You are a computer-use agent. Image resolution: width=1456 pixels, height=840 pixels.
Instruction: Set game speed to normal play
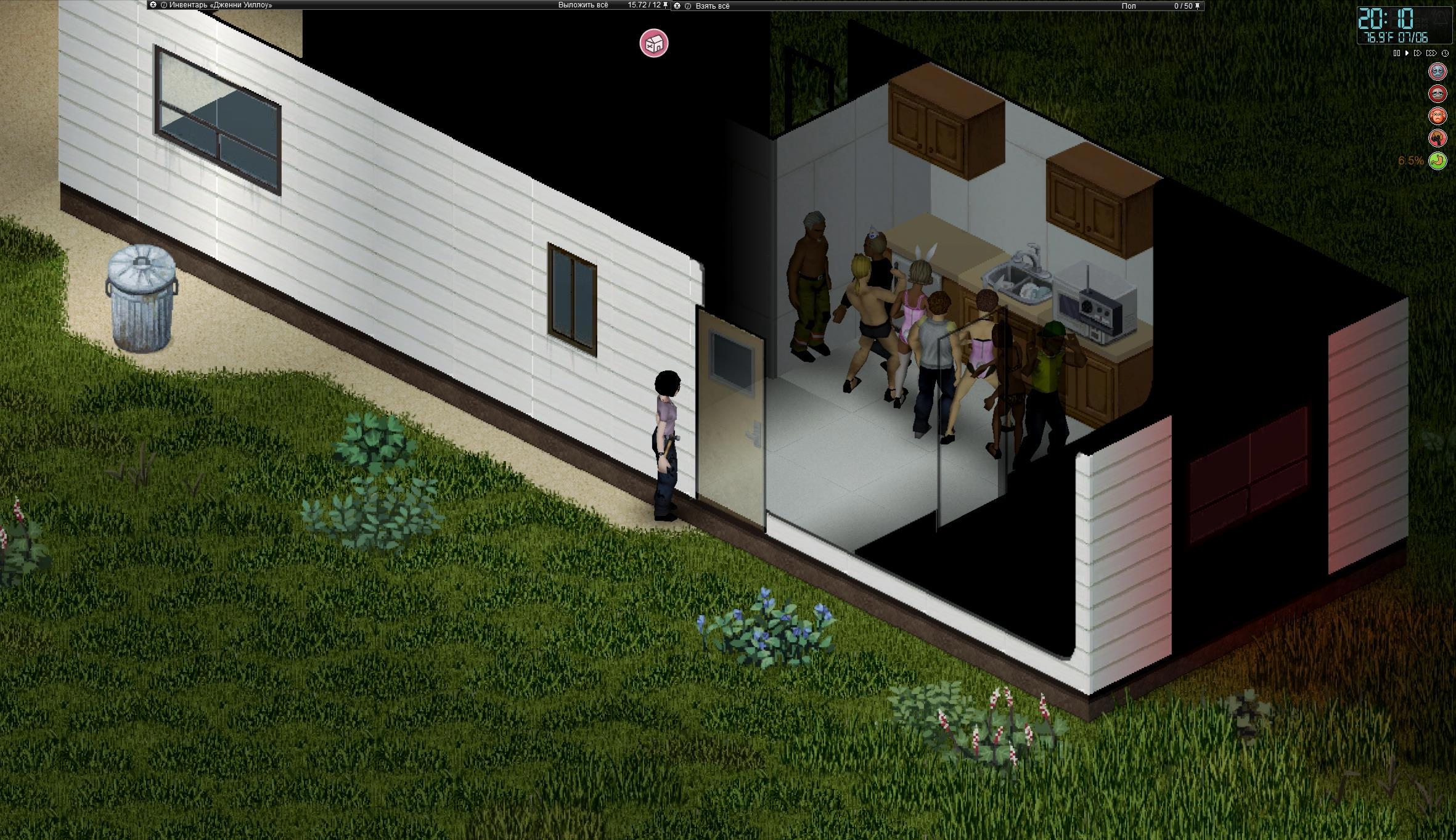pyautogui.click(x=1407, y=54)
